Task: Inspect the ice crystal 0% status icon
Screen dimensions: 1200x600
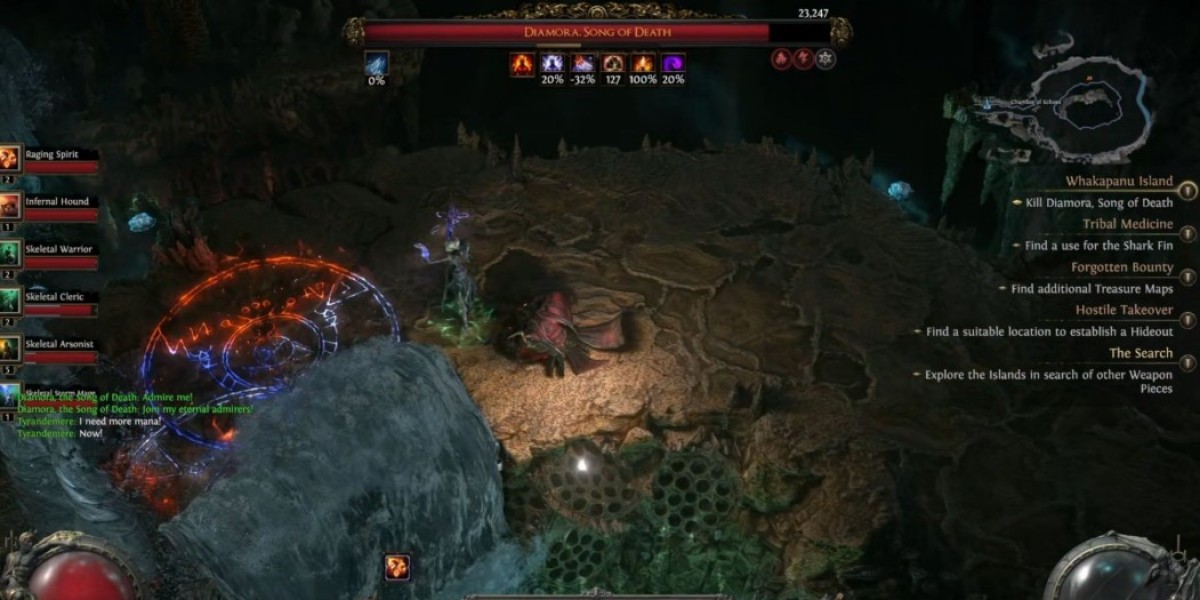Action: 377,64
